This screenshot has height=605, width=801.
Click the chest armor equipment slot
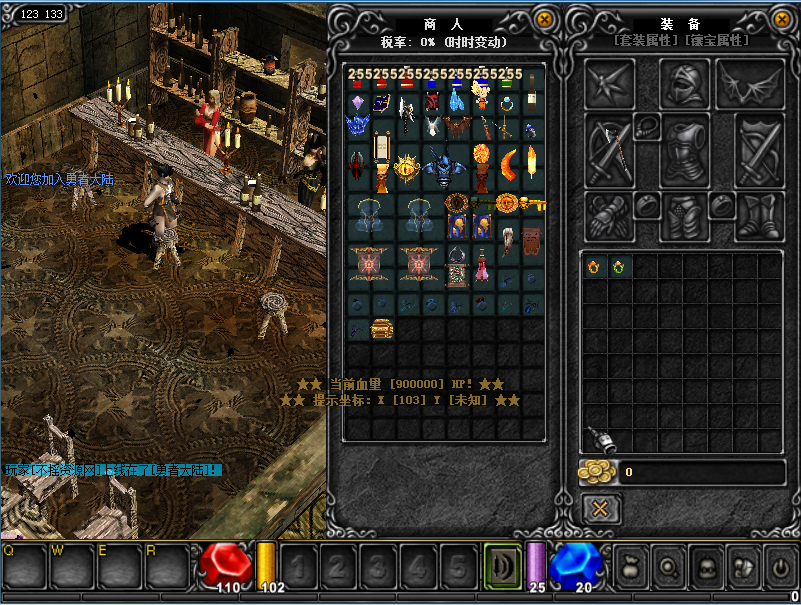point(684,150)
